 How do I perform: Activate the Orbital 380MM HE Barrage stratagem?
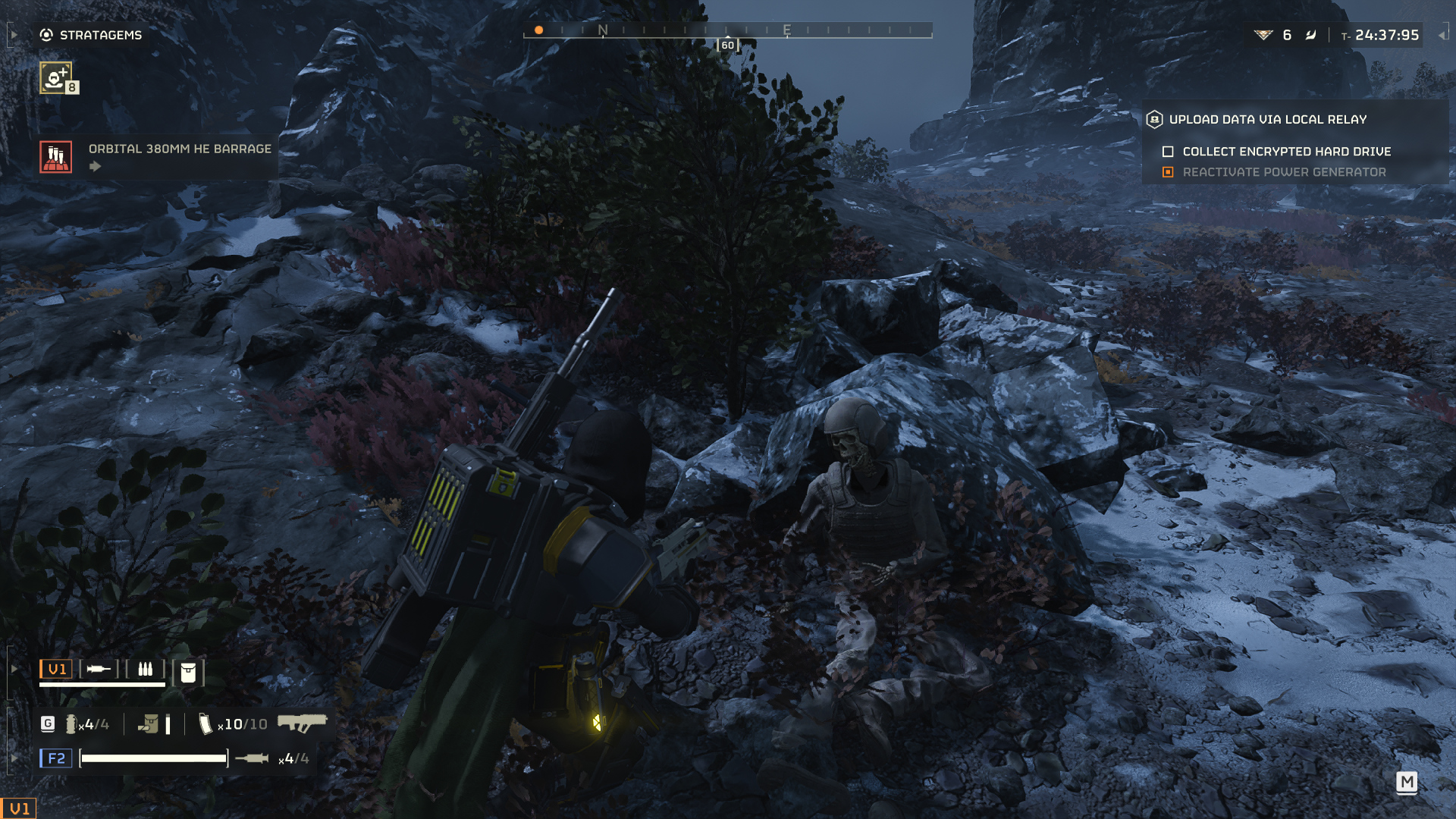[x=56, y=157]
